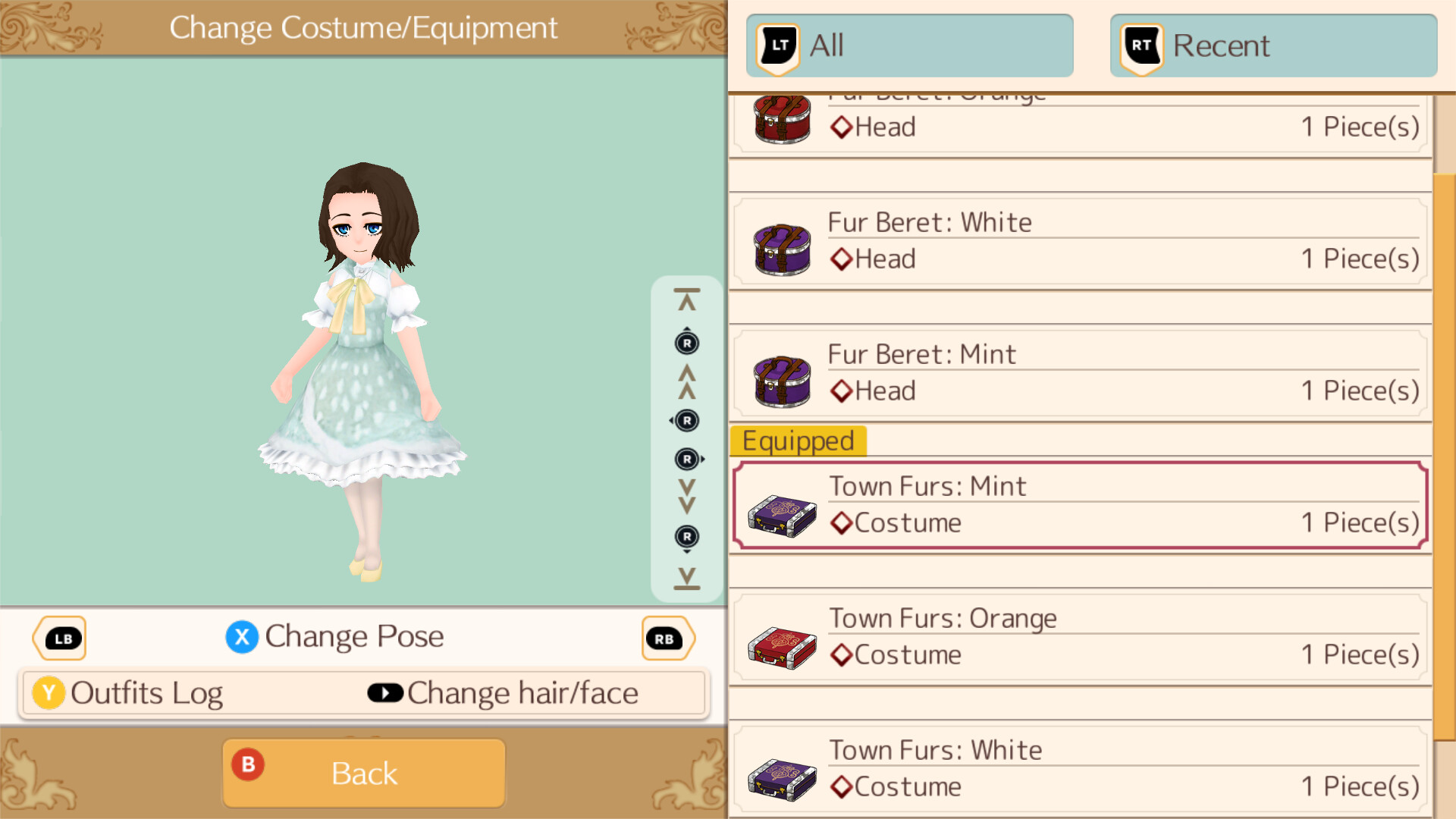Click the LT button icon next to All
The image size is (1456, 819).
(776, 45)
